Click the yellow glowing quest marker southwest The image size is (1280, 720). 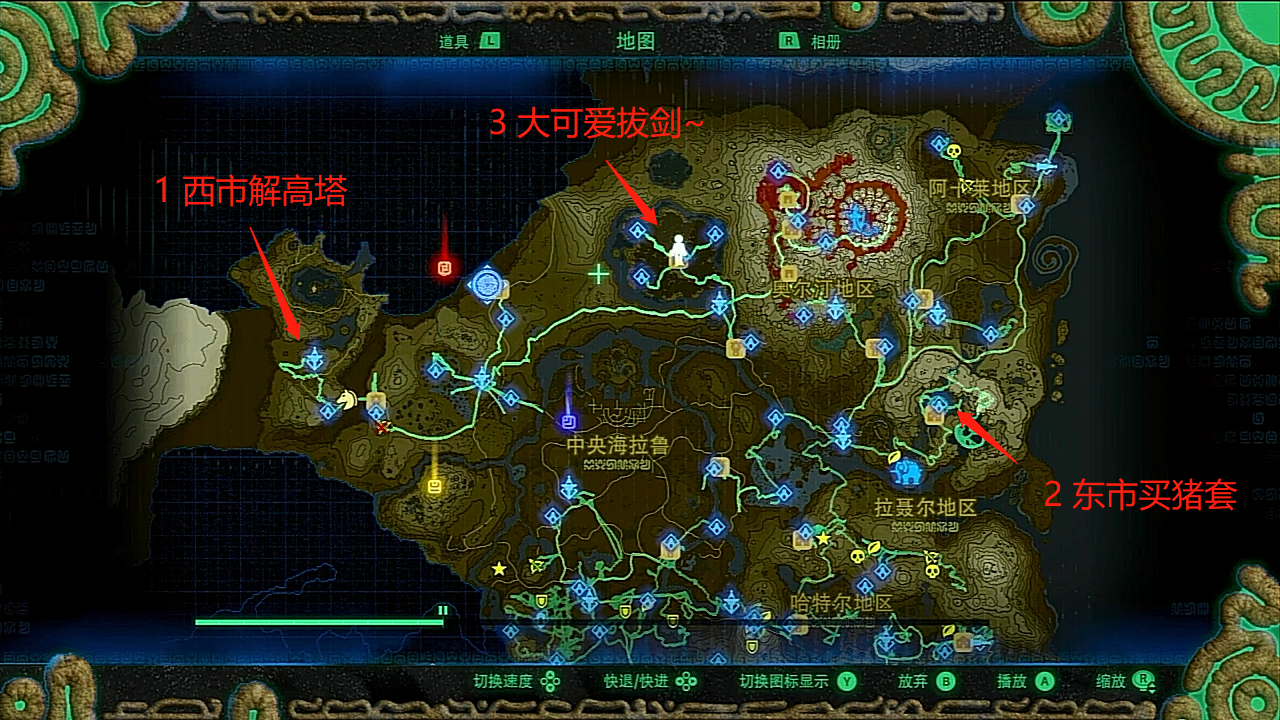point(436,488)
